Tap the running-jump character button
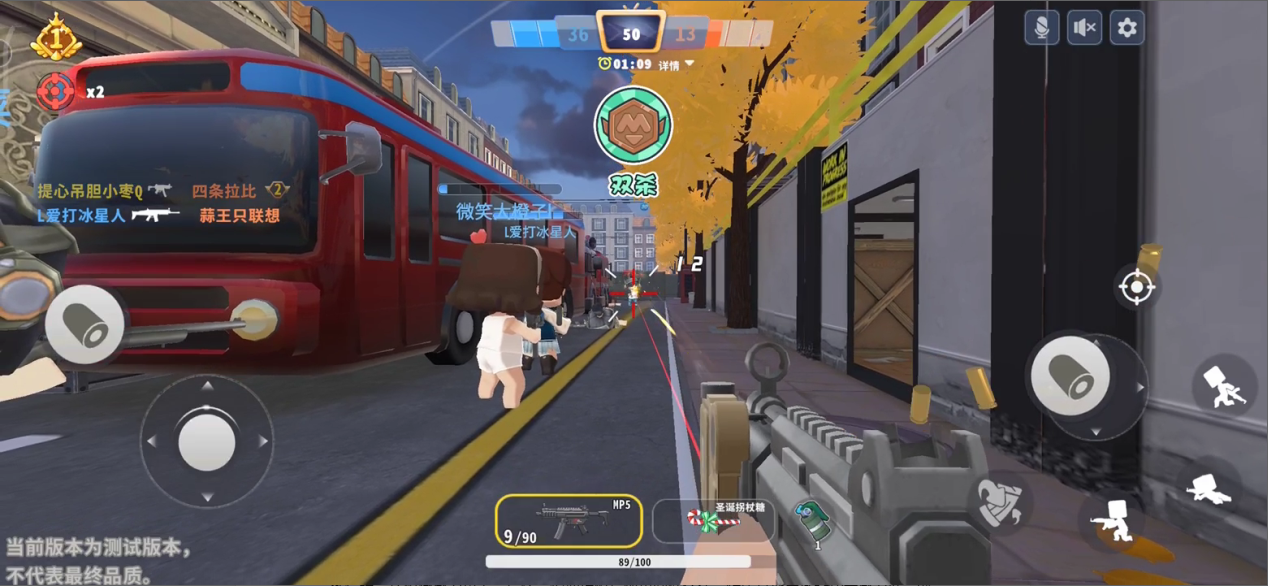Screen dimensions: 1268x586 1224,385
